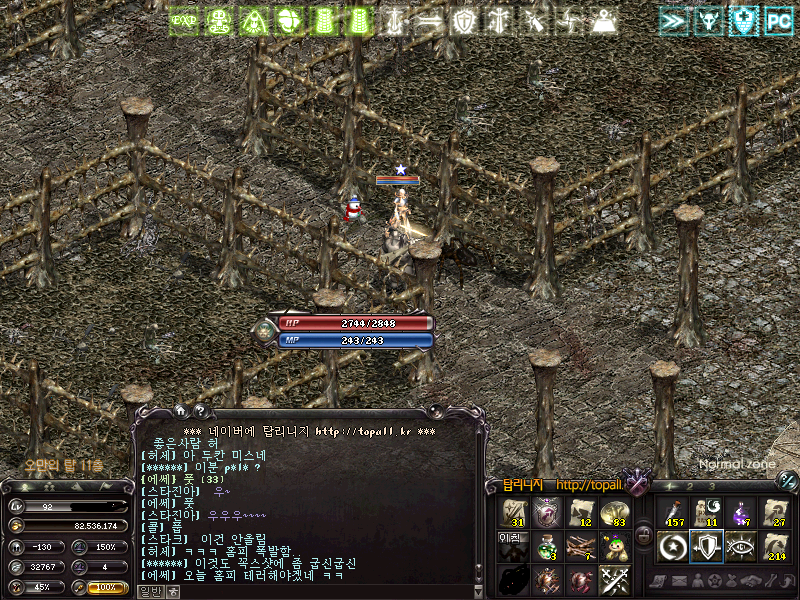
Task: Activate the crescent moon and star skill
Action: [x=672, y=547]
